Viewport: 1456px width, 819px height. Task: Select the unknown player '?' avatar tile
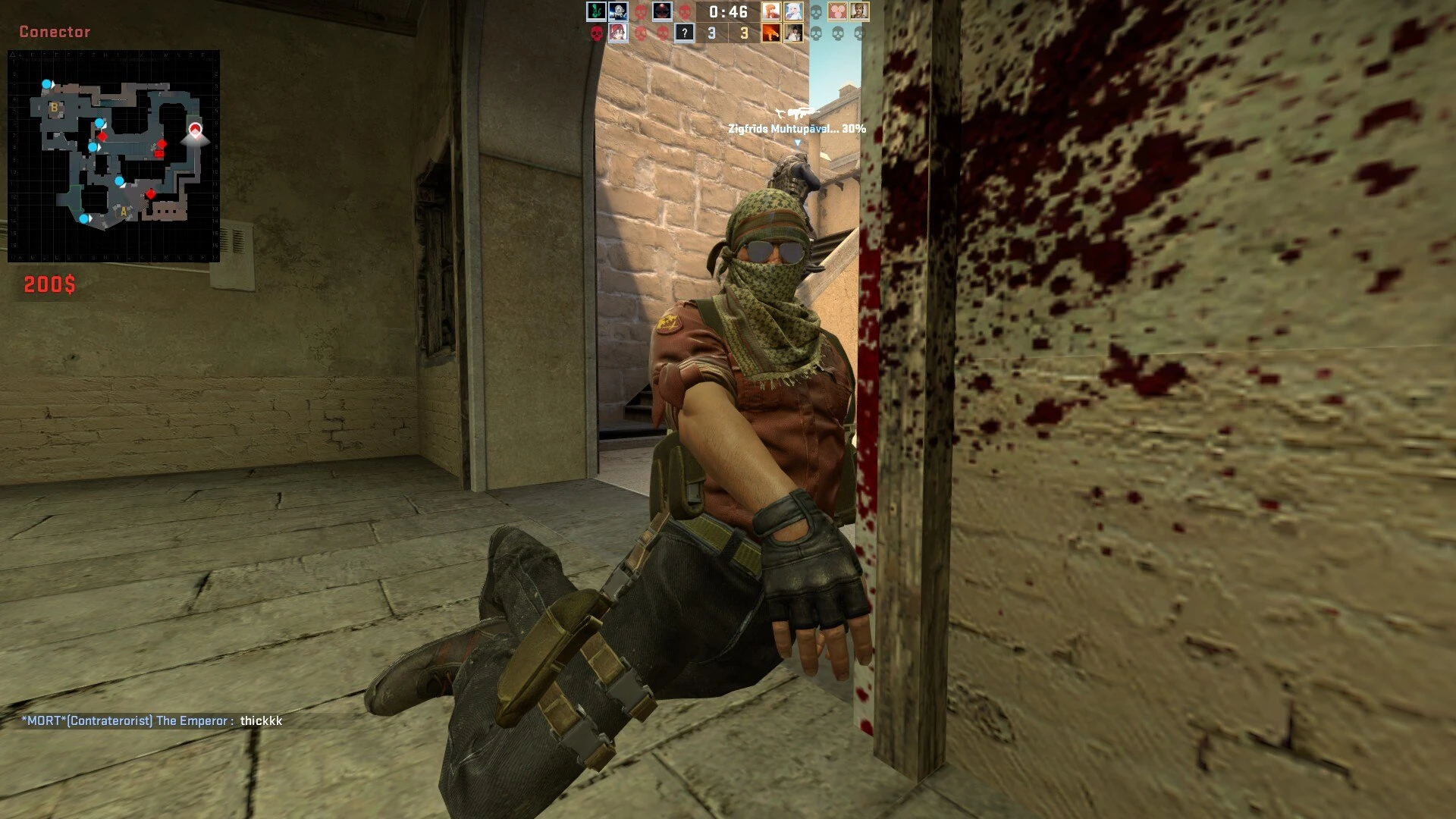pos(685,33)
